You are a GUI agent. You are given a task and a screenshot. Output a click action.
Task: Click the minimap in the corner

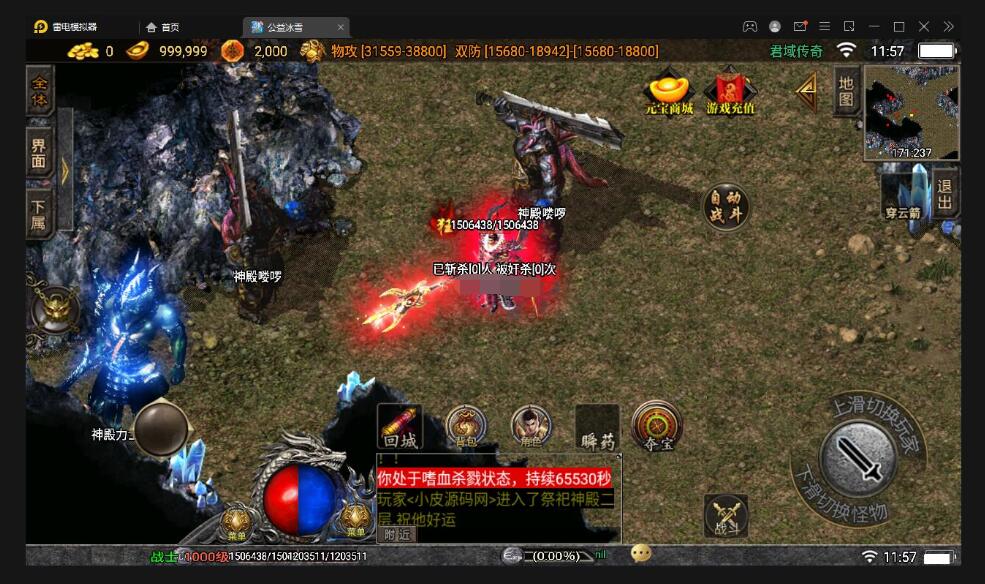click(911, 112)
